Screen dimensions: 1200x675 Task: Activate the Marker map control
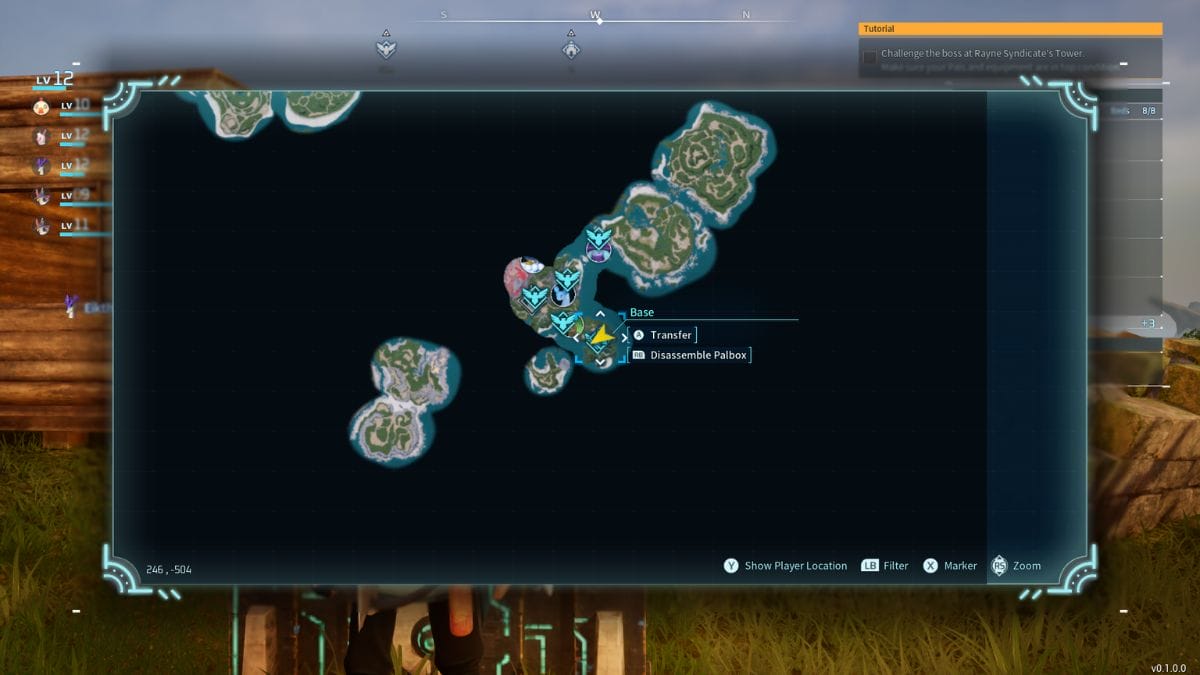coord(950,566)
